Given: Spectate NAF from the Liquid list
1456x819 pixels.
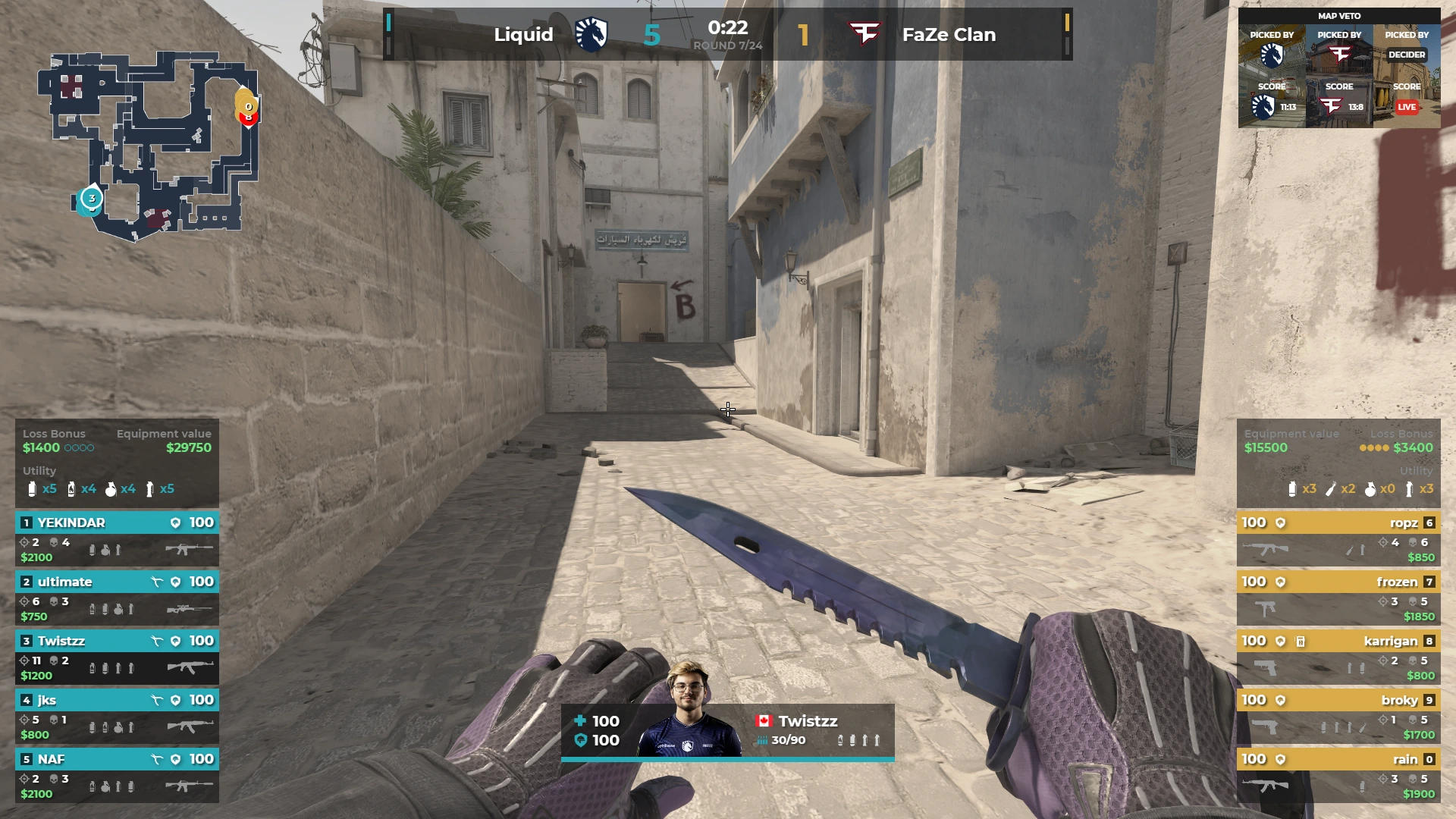Looking at the screenshot, I should click(117, 775).
